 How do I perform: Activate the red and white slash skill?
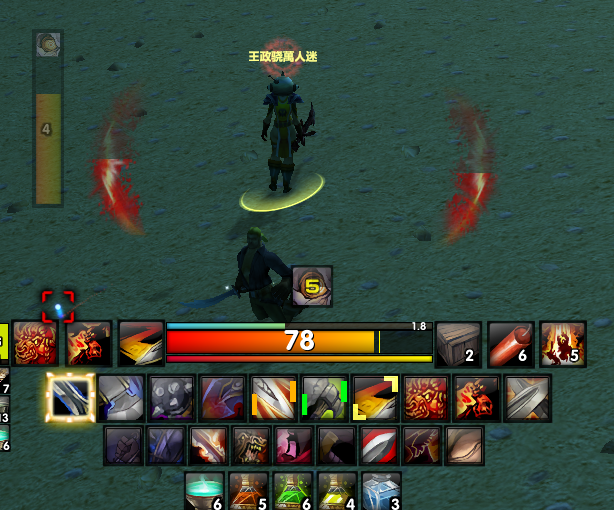[x=379, y=446]
